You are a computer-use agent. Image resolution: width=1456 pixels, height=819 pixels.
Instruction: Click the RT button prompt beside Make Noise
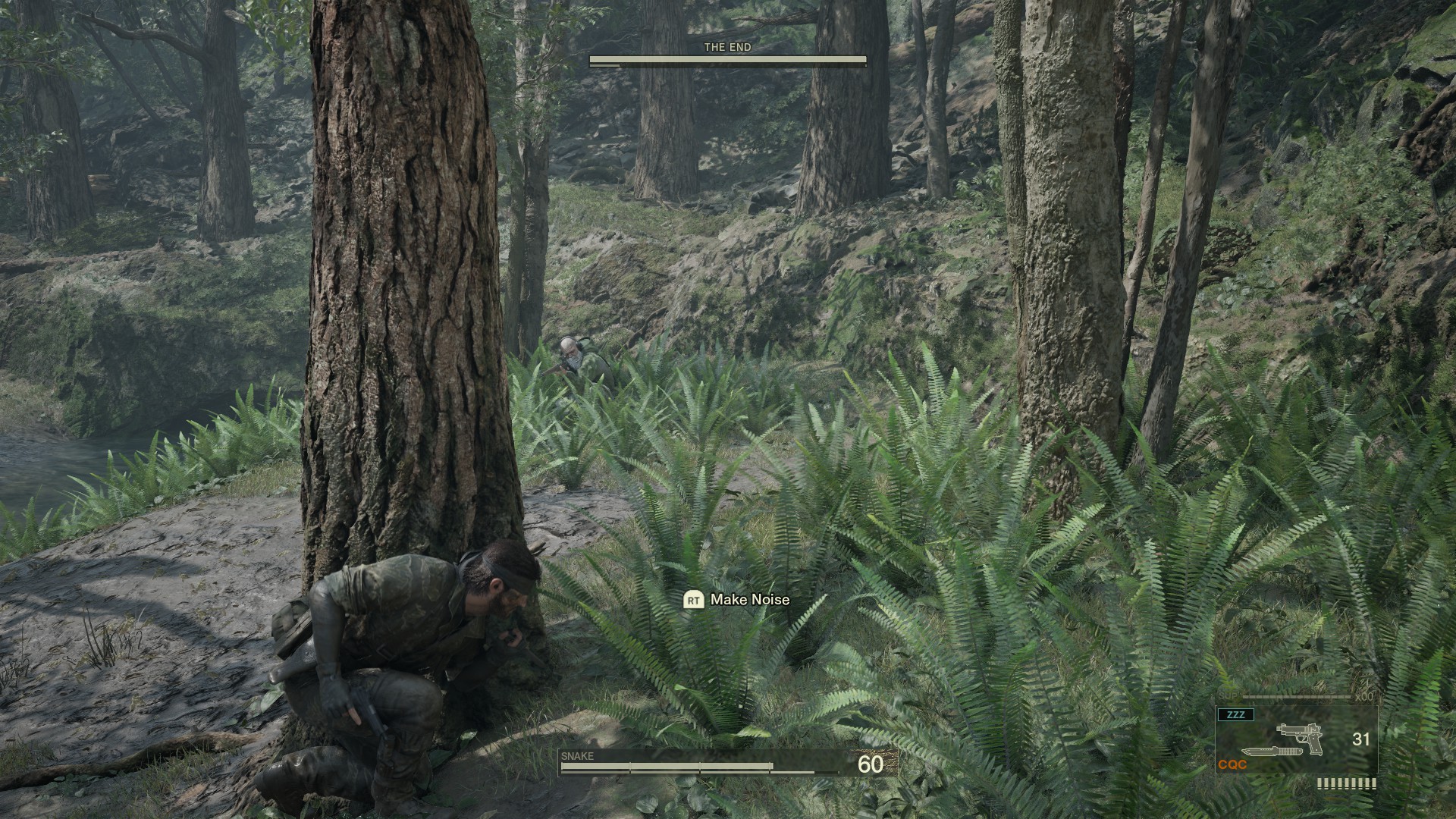coord(692,600)
